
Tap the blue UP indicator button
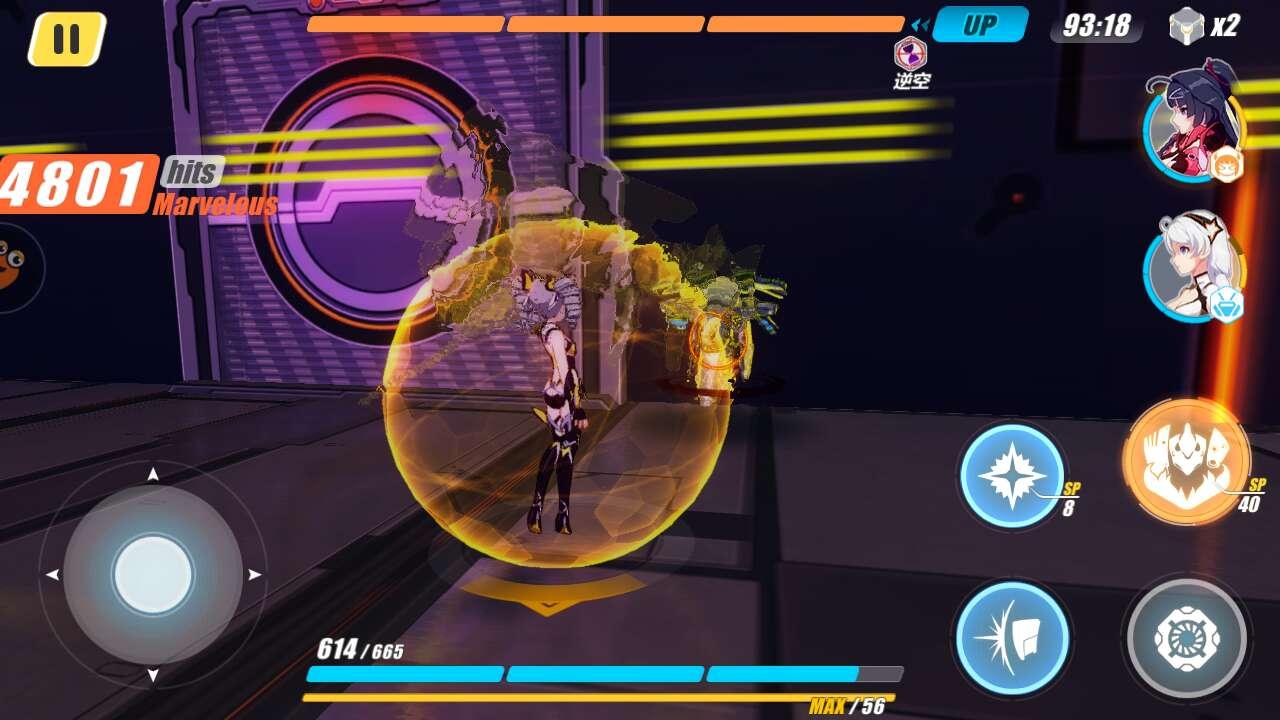980,25
